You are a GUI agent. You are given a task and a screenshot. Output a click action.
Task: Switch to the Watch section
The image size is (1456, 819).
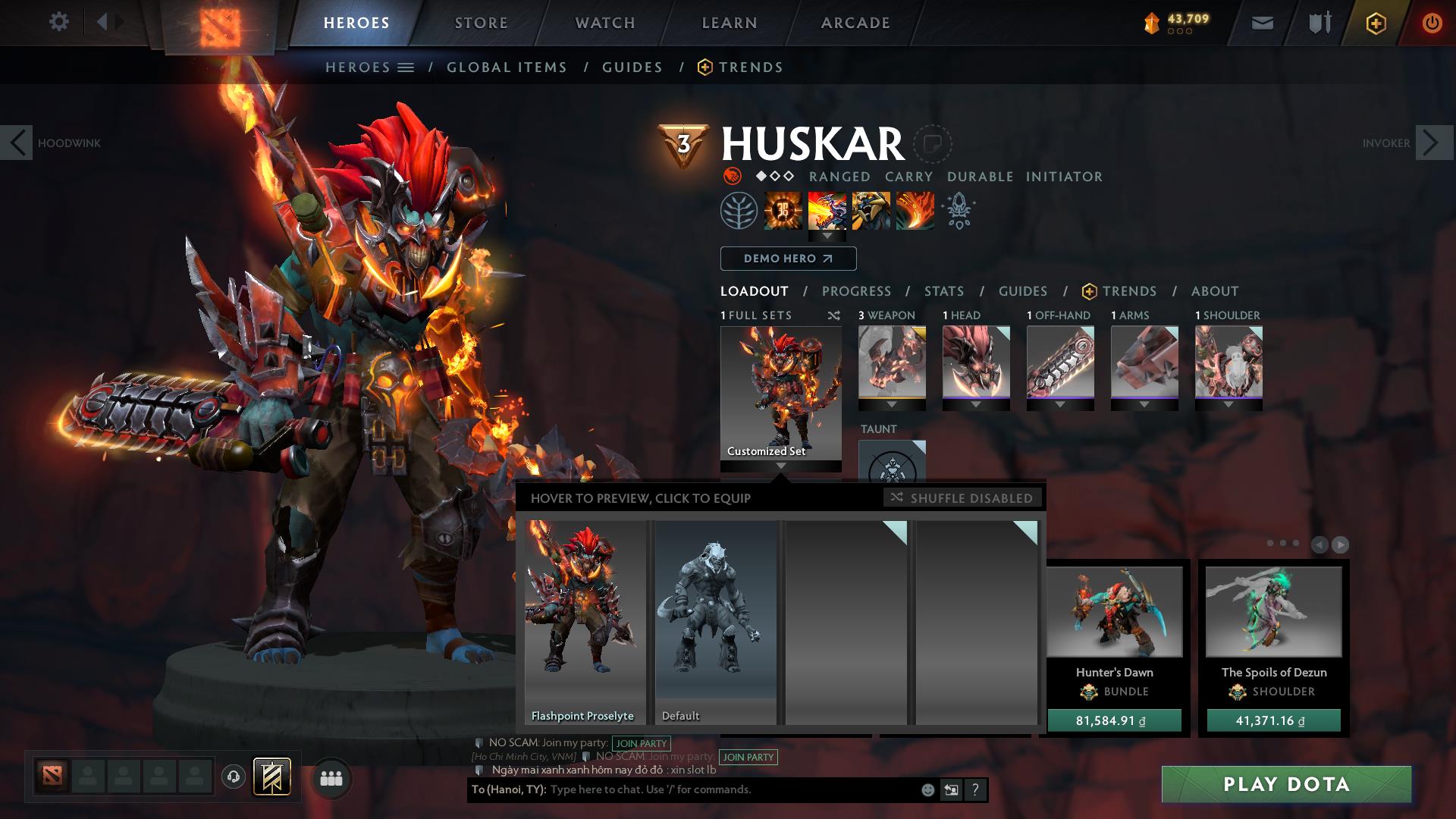[605, 23]
